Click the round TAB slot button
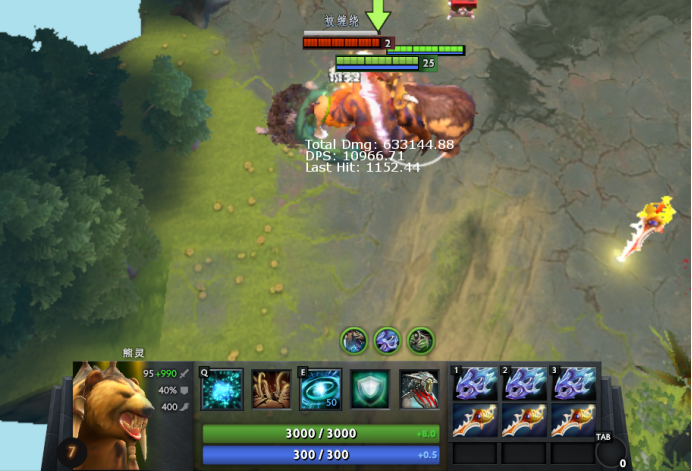This screenshot has width=692, height=471. coord(610,451)
